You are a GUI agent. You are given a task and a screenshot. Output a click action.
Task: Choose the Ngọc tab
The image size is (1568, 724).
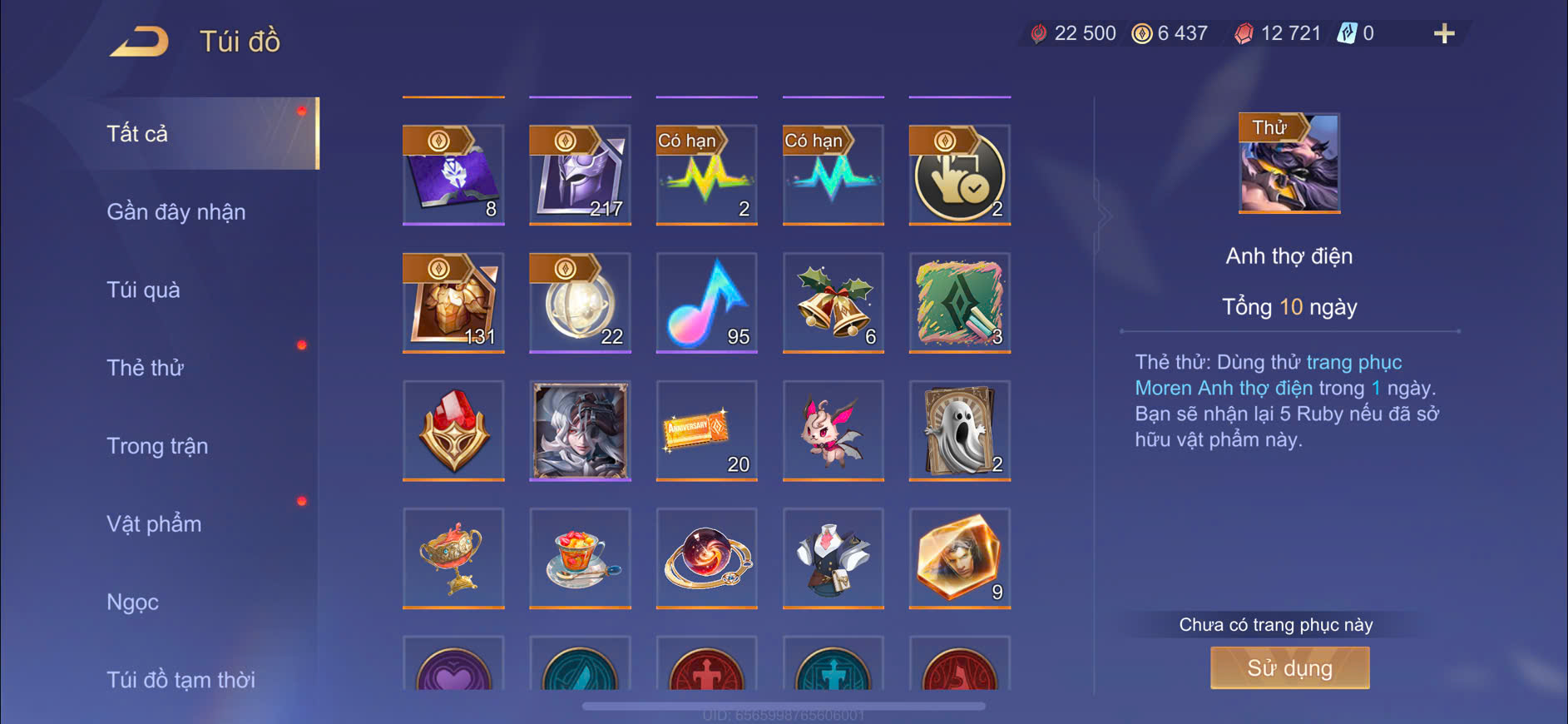point(132,602)
